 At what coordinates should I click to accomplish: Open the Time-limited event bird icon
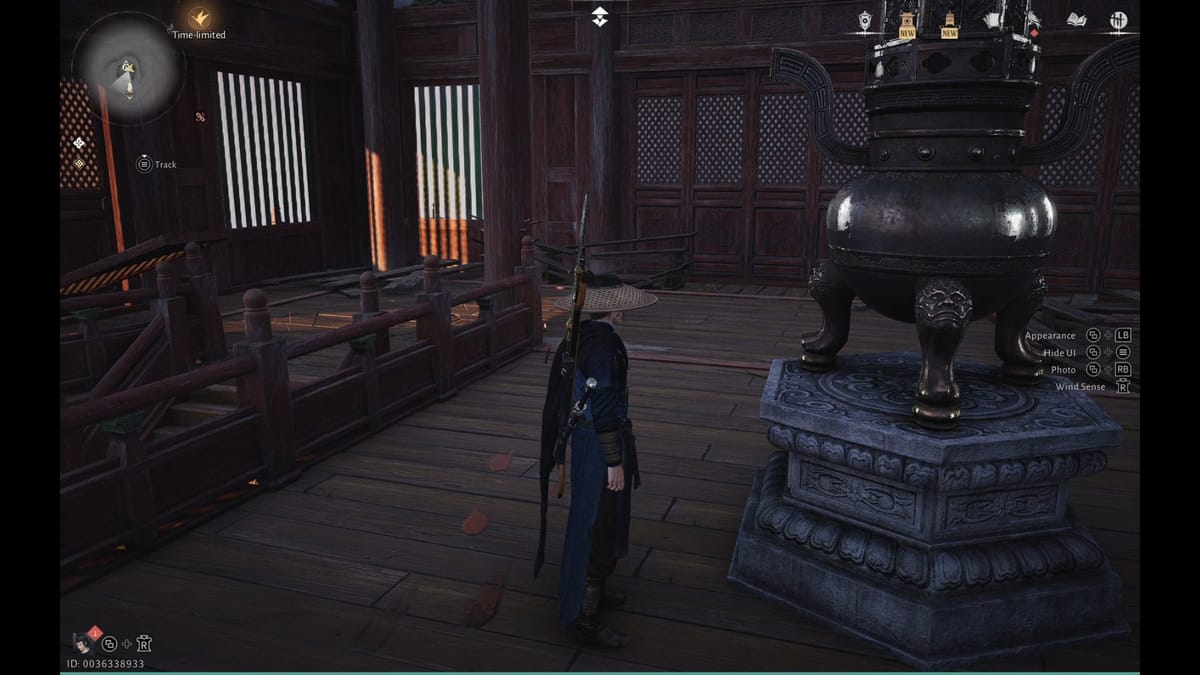(200, 18)
